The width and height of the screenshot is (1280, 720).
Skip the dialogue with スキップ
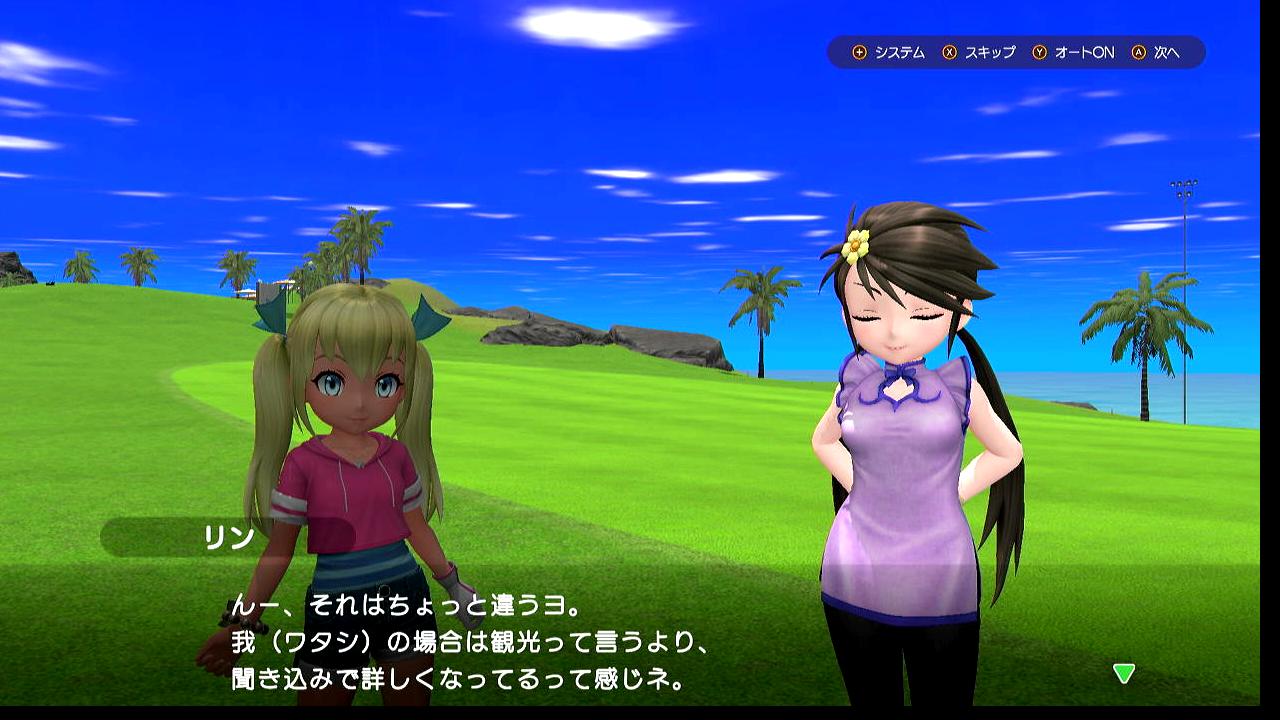(x=979, y=52)
